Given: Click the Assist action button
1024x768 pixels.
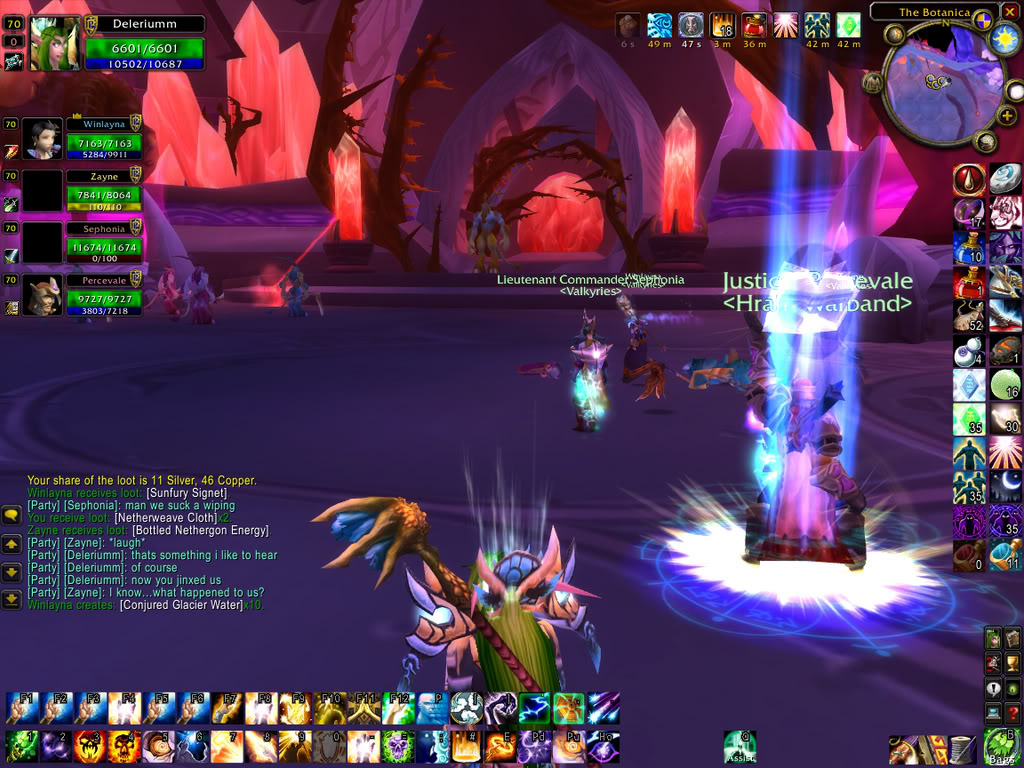Looking at the screenshot, I should coord(740,746).
